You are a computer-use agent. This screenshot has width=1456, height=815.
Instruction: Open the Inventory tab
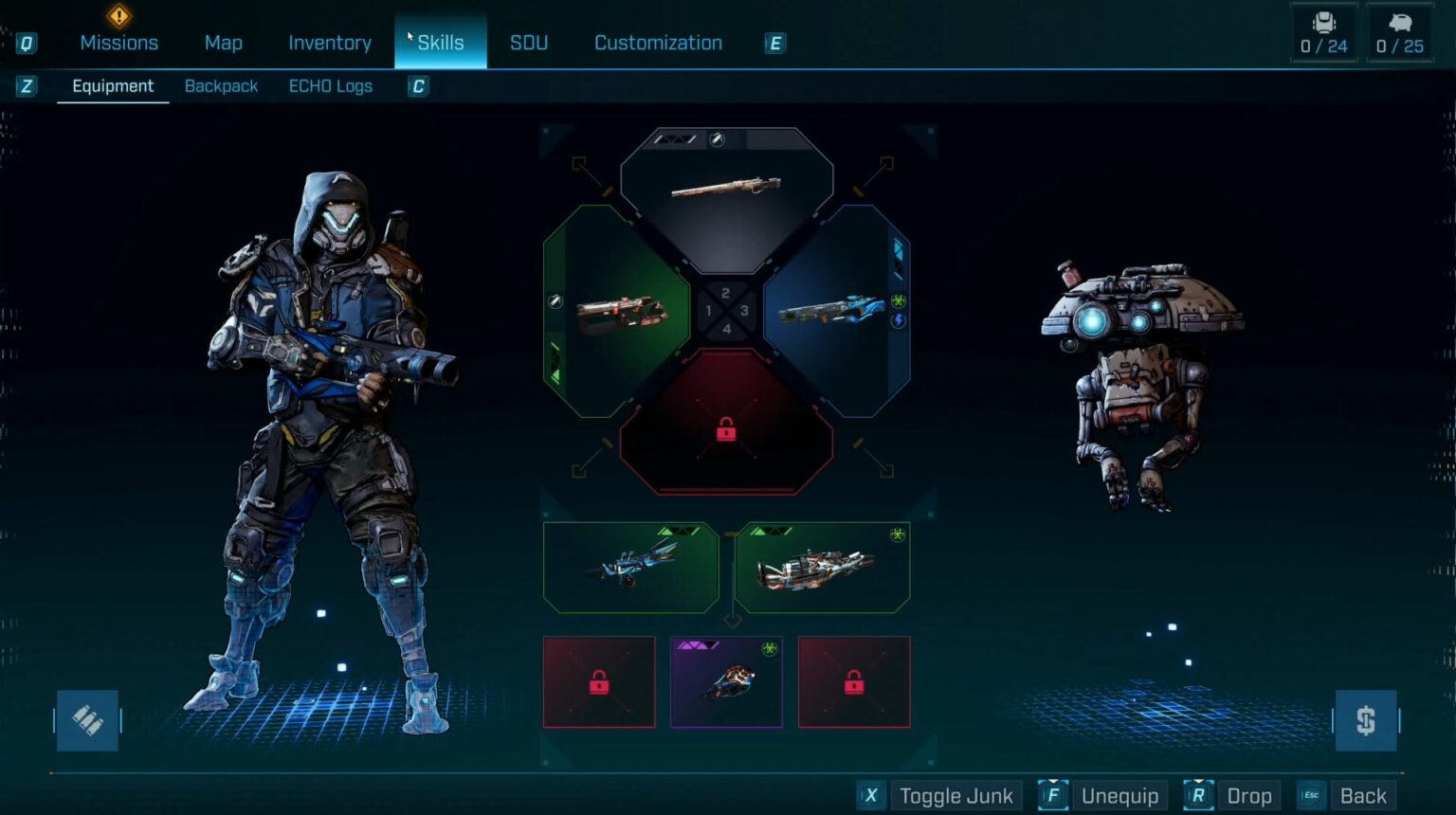330,43
